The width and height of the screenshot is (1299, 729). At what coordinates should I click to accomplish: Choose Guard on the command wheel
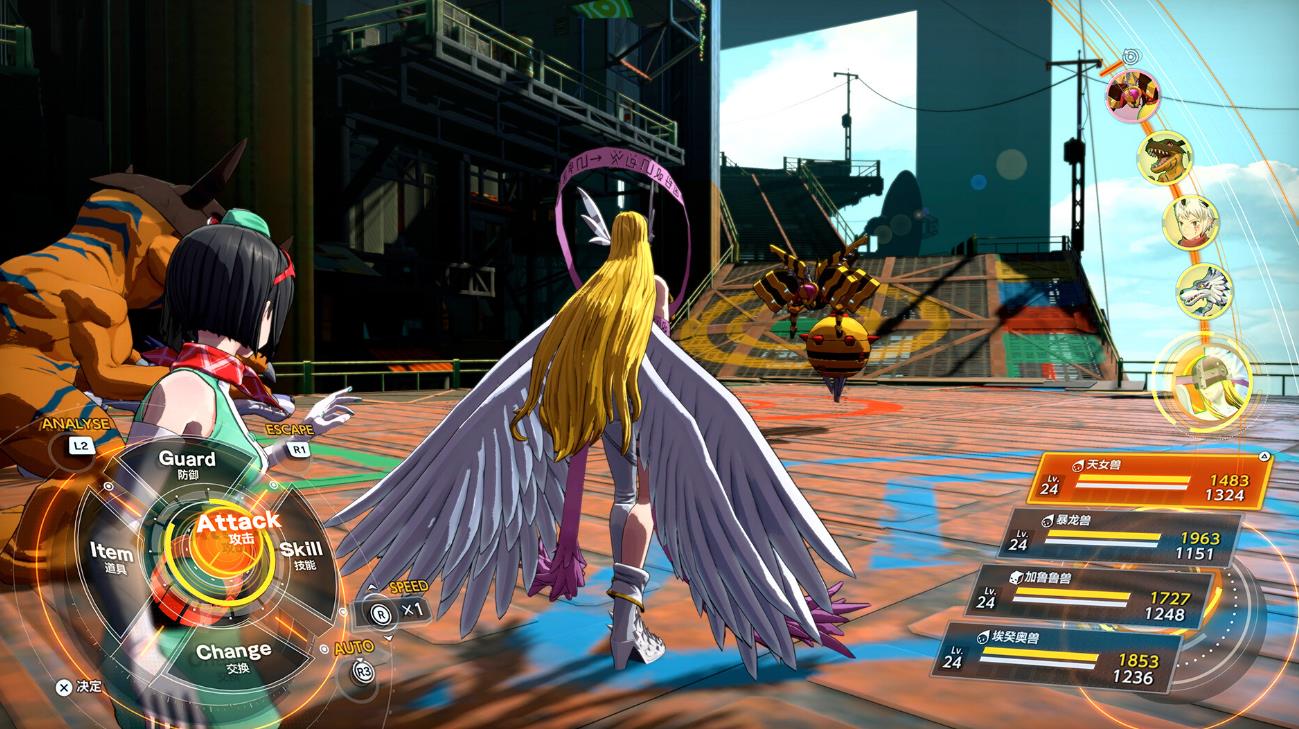coord(187,463)
